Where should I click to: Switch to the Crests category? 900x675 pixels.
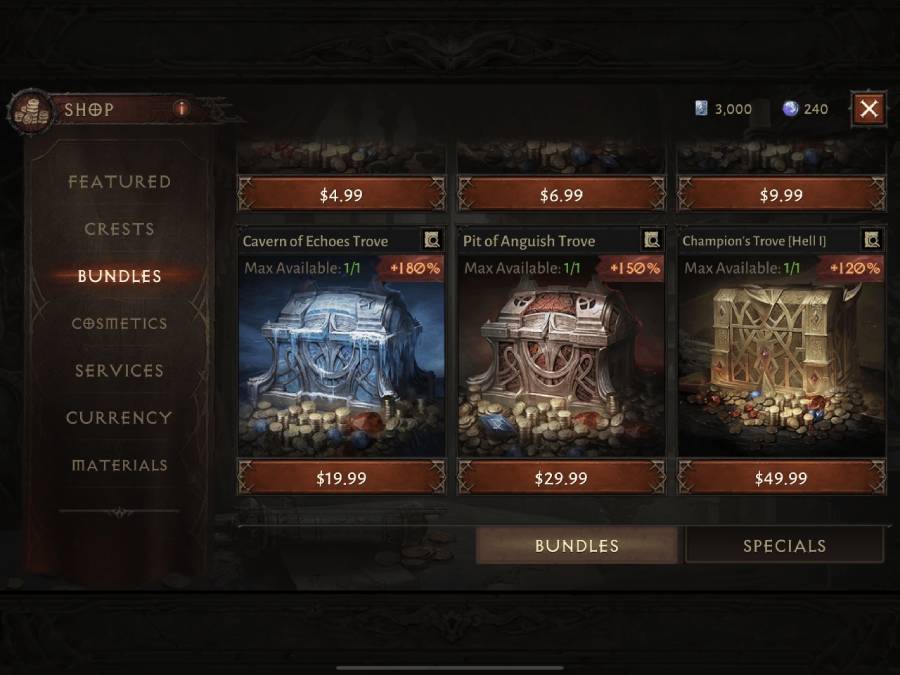click(x=119, y=229)
